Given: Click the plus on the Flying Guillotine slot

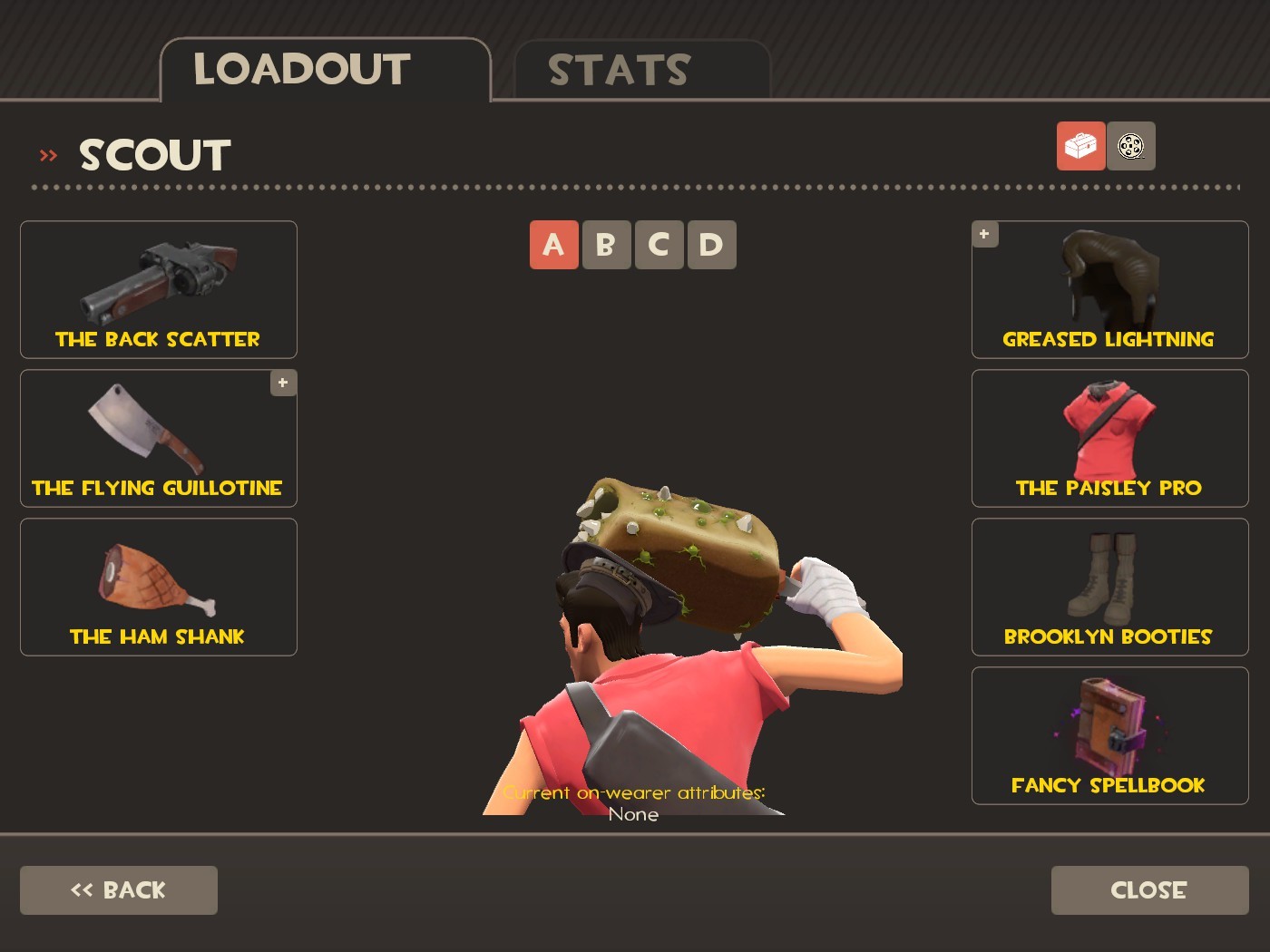Looking at the screenshot, I should [x=282, y=384].
